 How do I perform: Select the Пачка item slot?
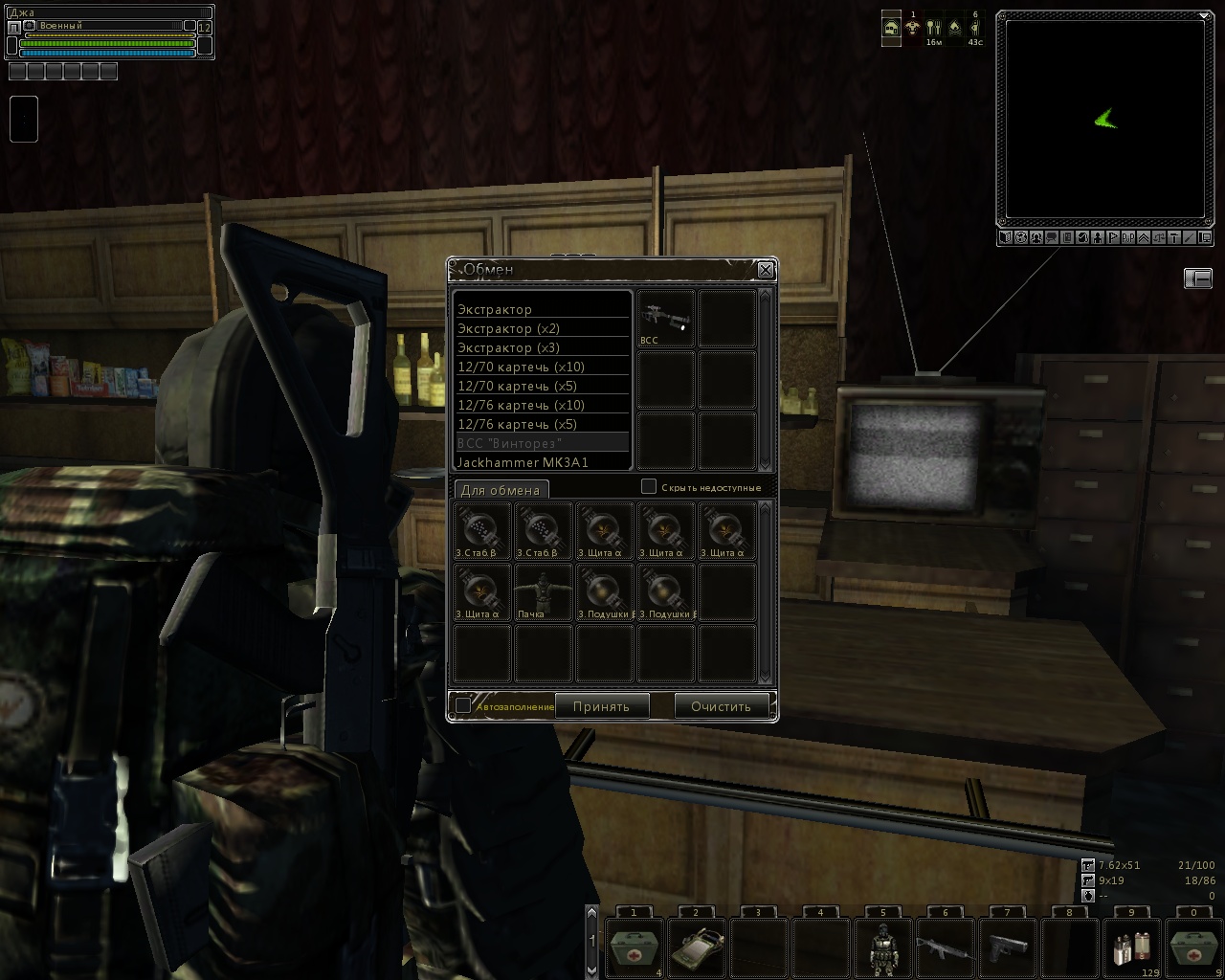544,592
